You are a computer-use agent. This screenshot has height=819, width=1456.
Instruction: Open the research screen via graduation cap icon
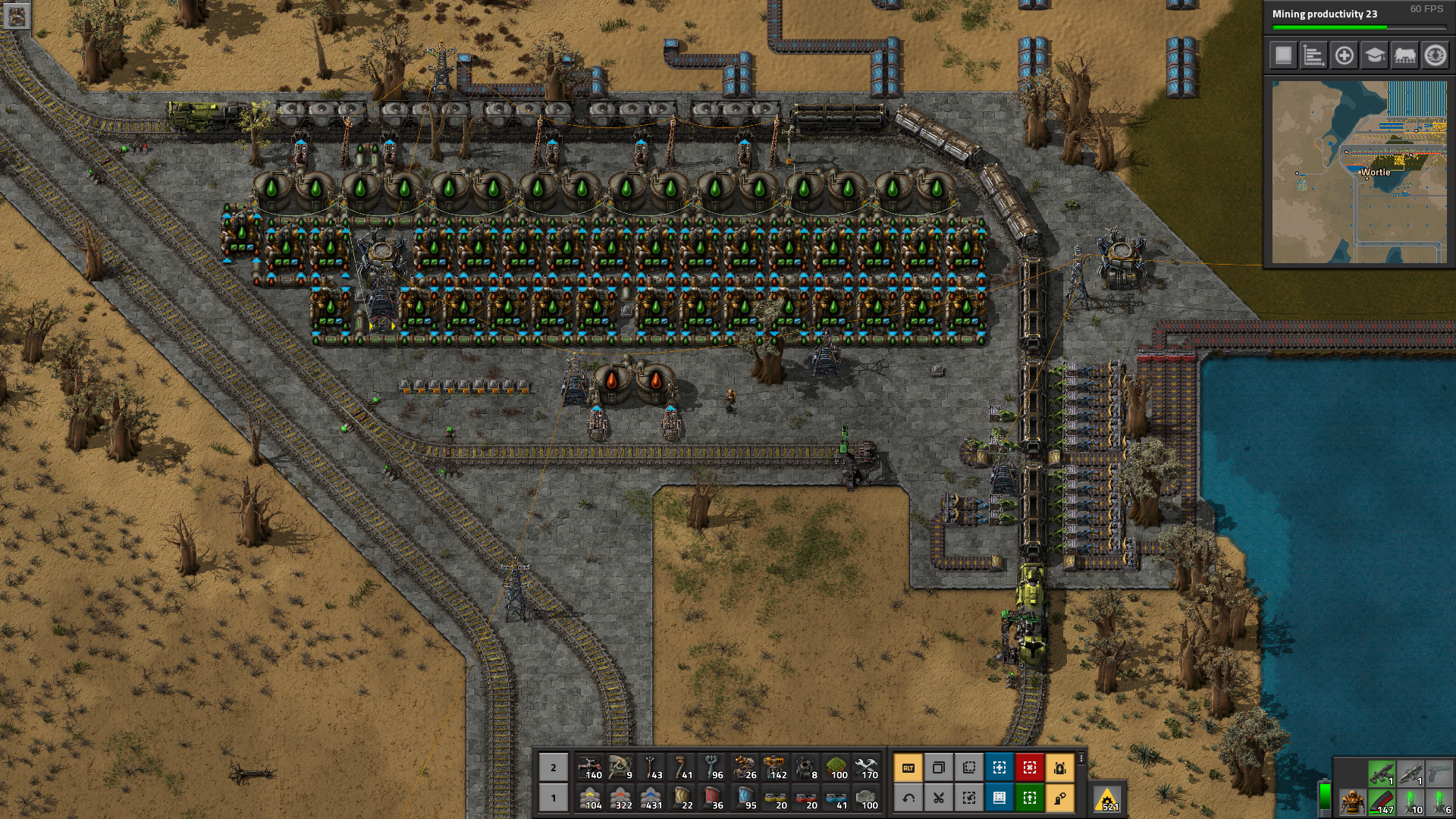[1374, 56]
